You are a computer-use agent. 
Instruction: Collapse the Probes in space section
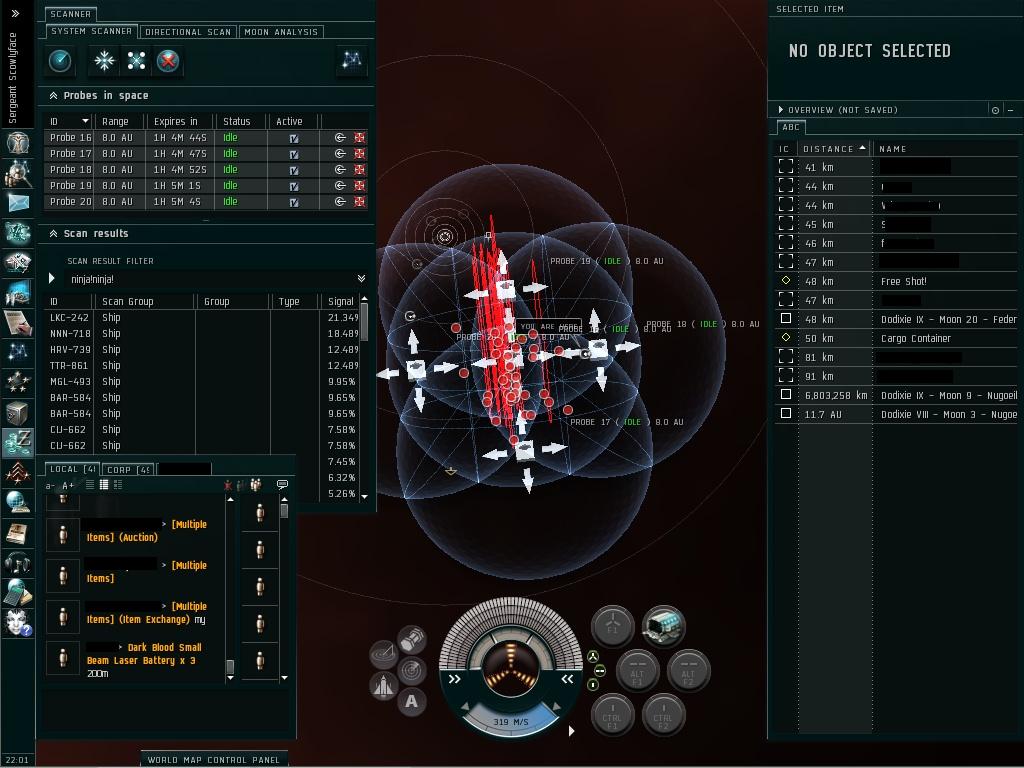[53, 96]
